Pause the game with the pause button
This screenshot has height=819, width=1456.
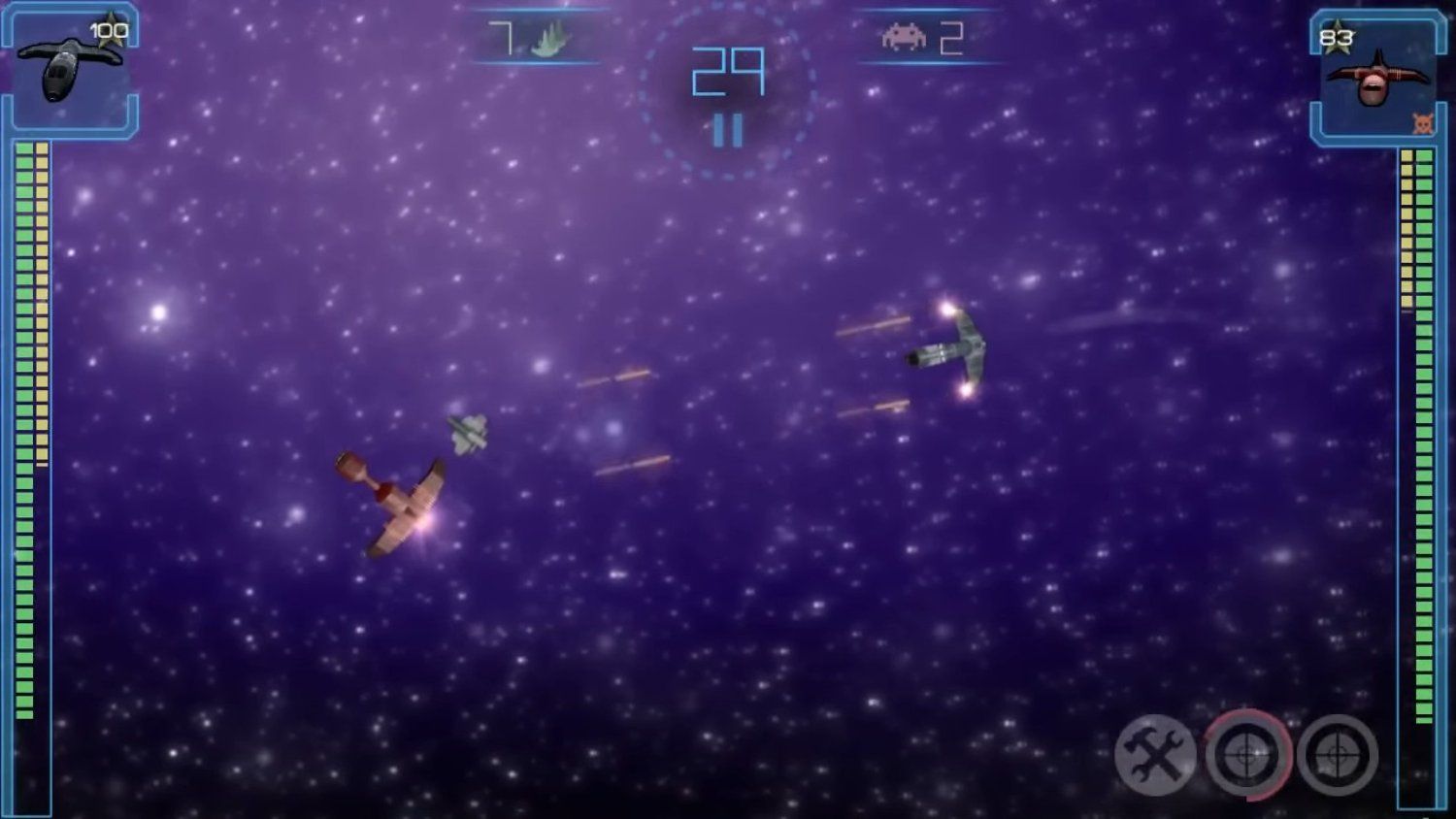coord(728,131)
